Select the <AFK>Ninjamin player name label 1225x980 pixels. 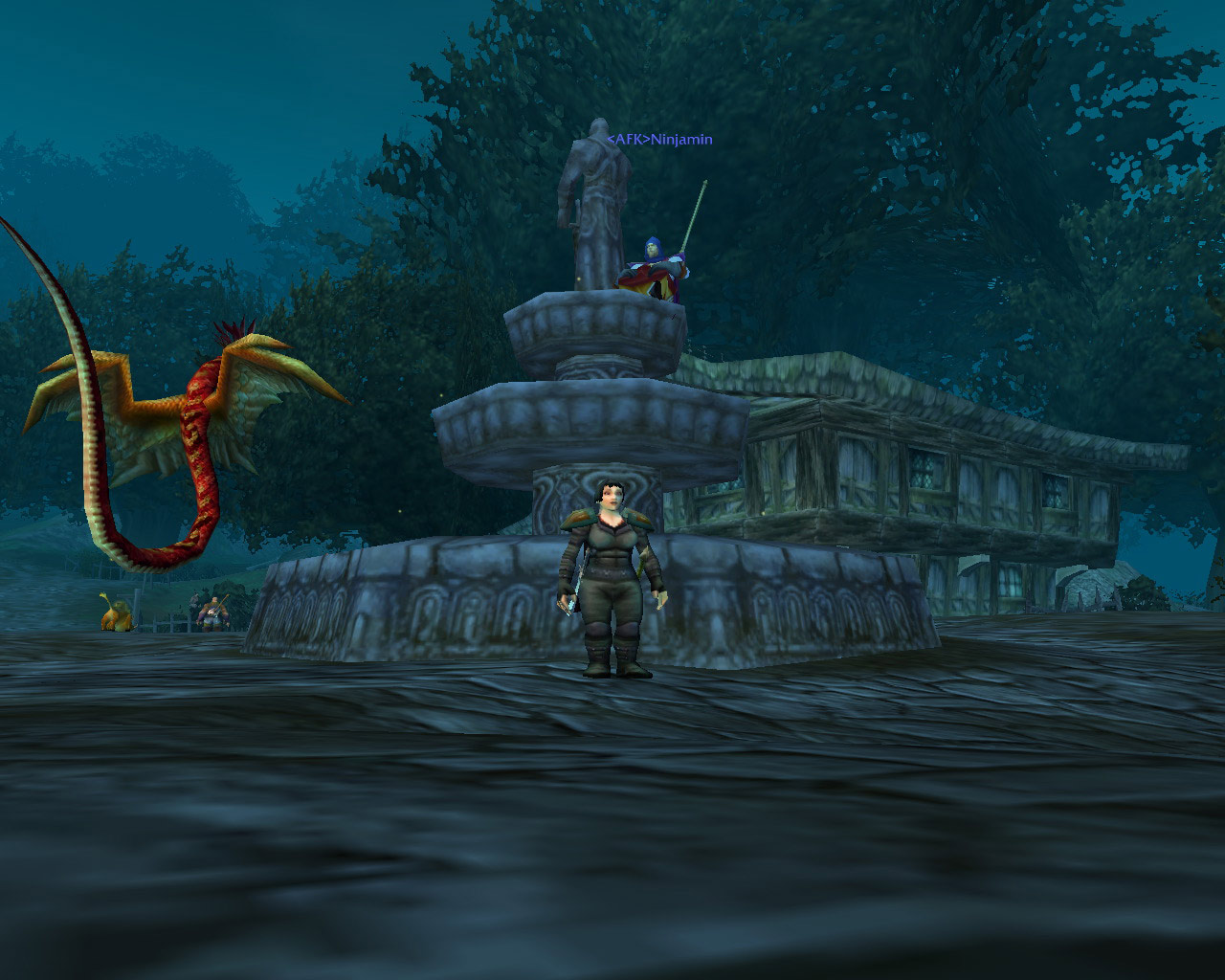pos(659,140)
